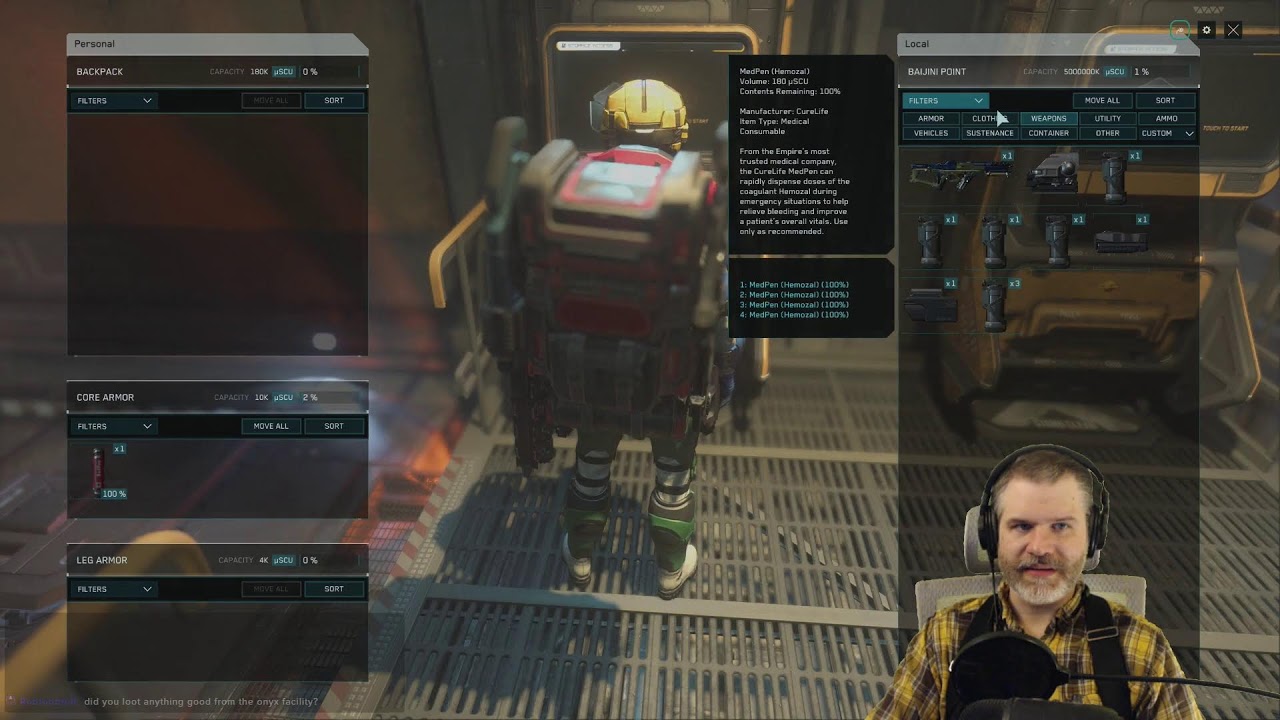
Task: Filter by Sustenance items
Action: (x=989, y=133)
